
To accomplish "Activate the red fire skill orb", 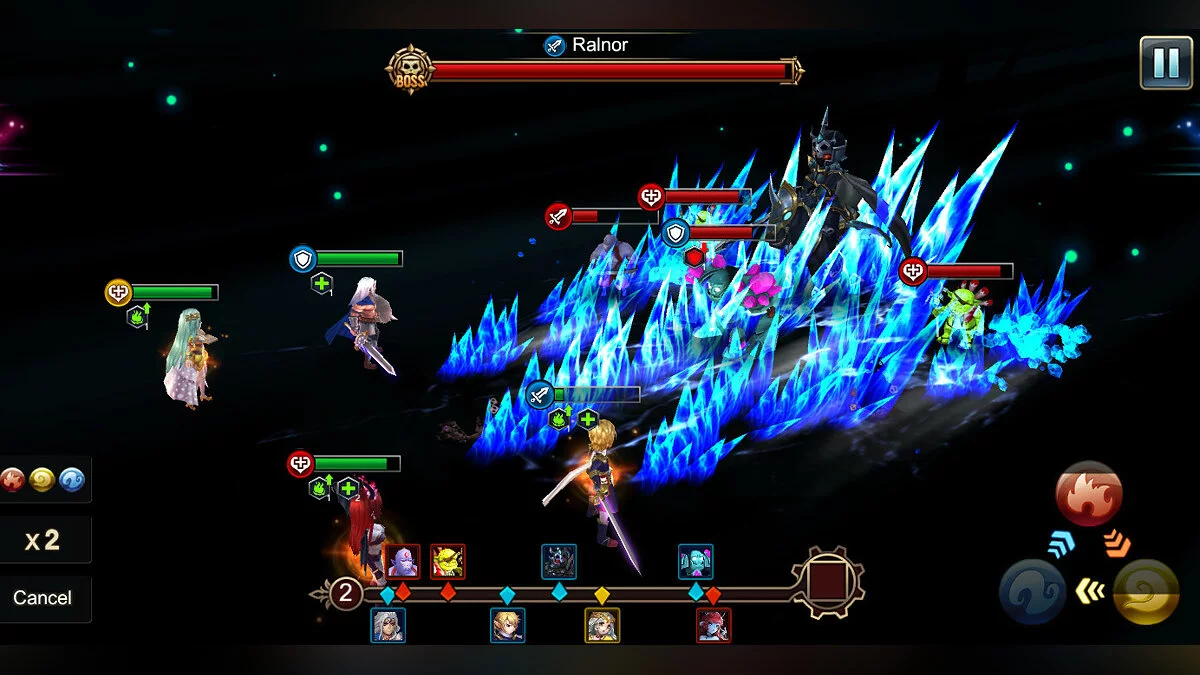I will click(x=1089, y=495).
